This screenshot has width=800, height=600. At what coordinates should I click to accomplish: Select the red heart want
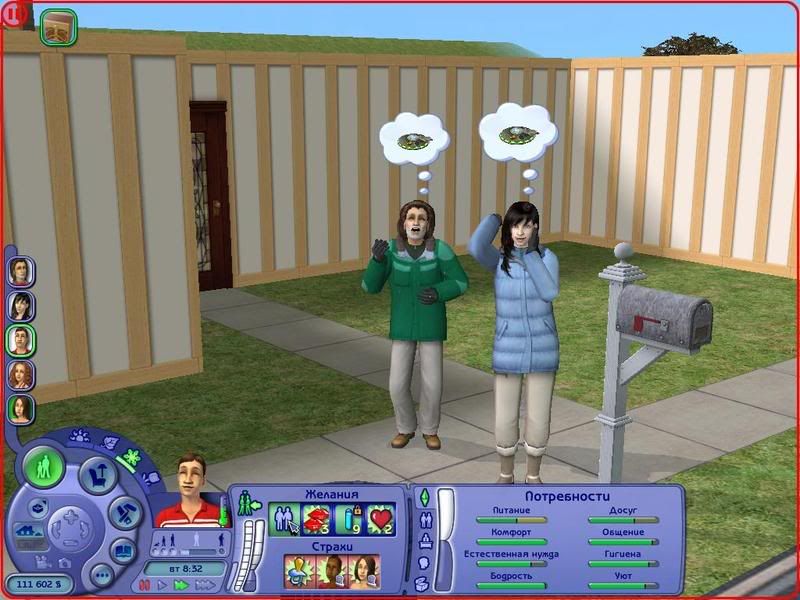[x=381, y=518]
